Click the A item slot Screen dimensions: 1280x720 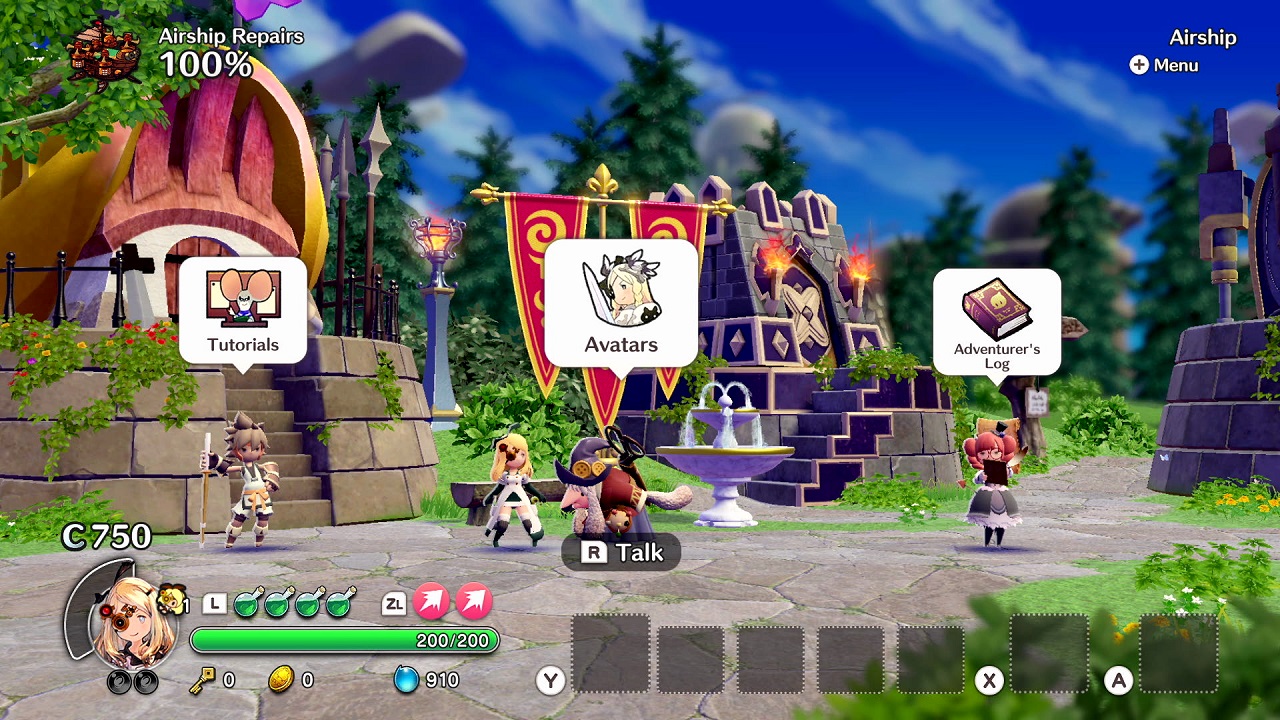pos(1181,652)
